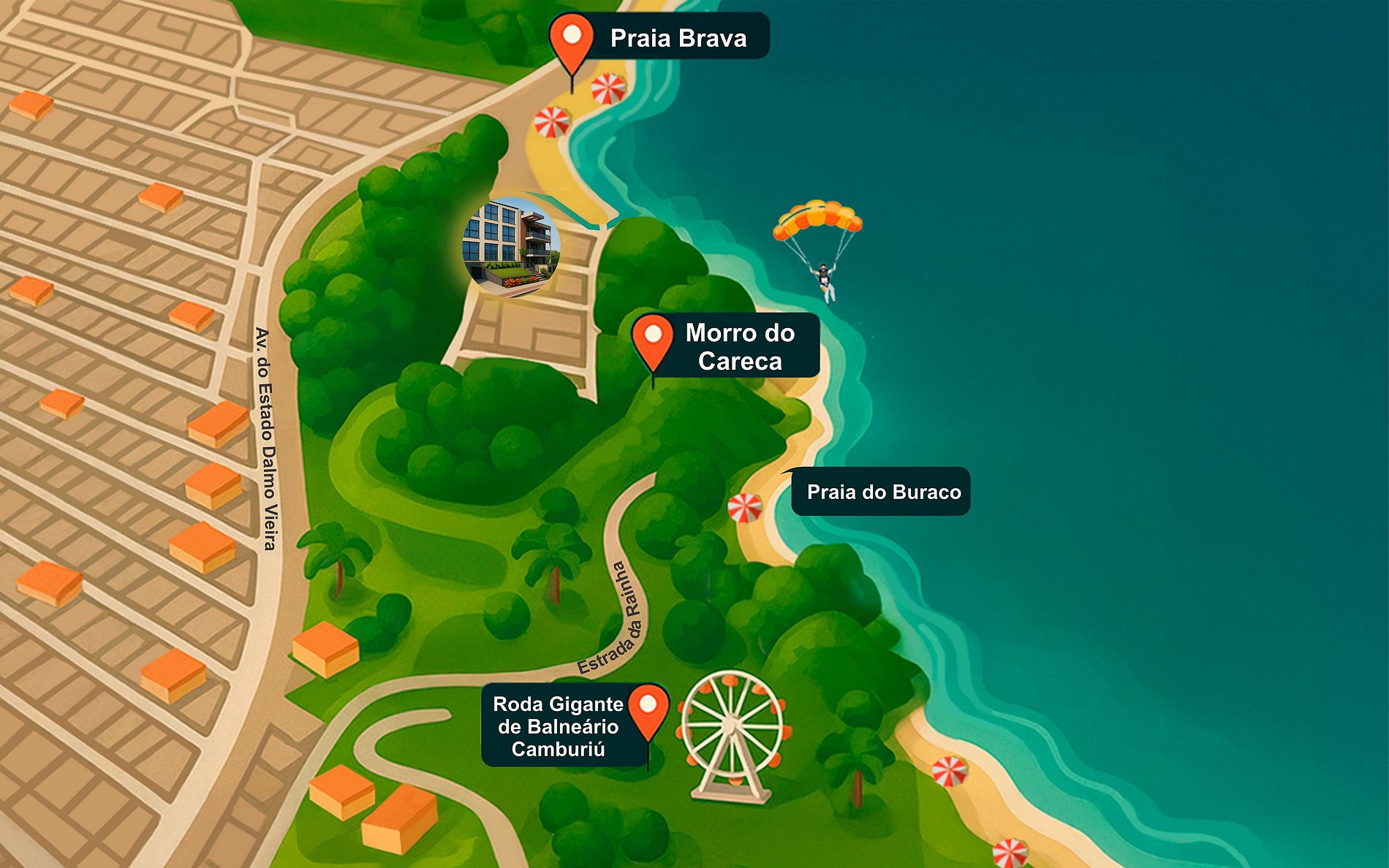Open the circular building photo thumbnail
1389x868 pixels.
(x=512, y=246)
